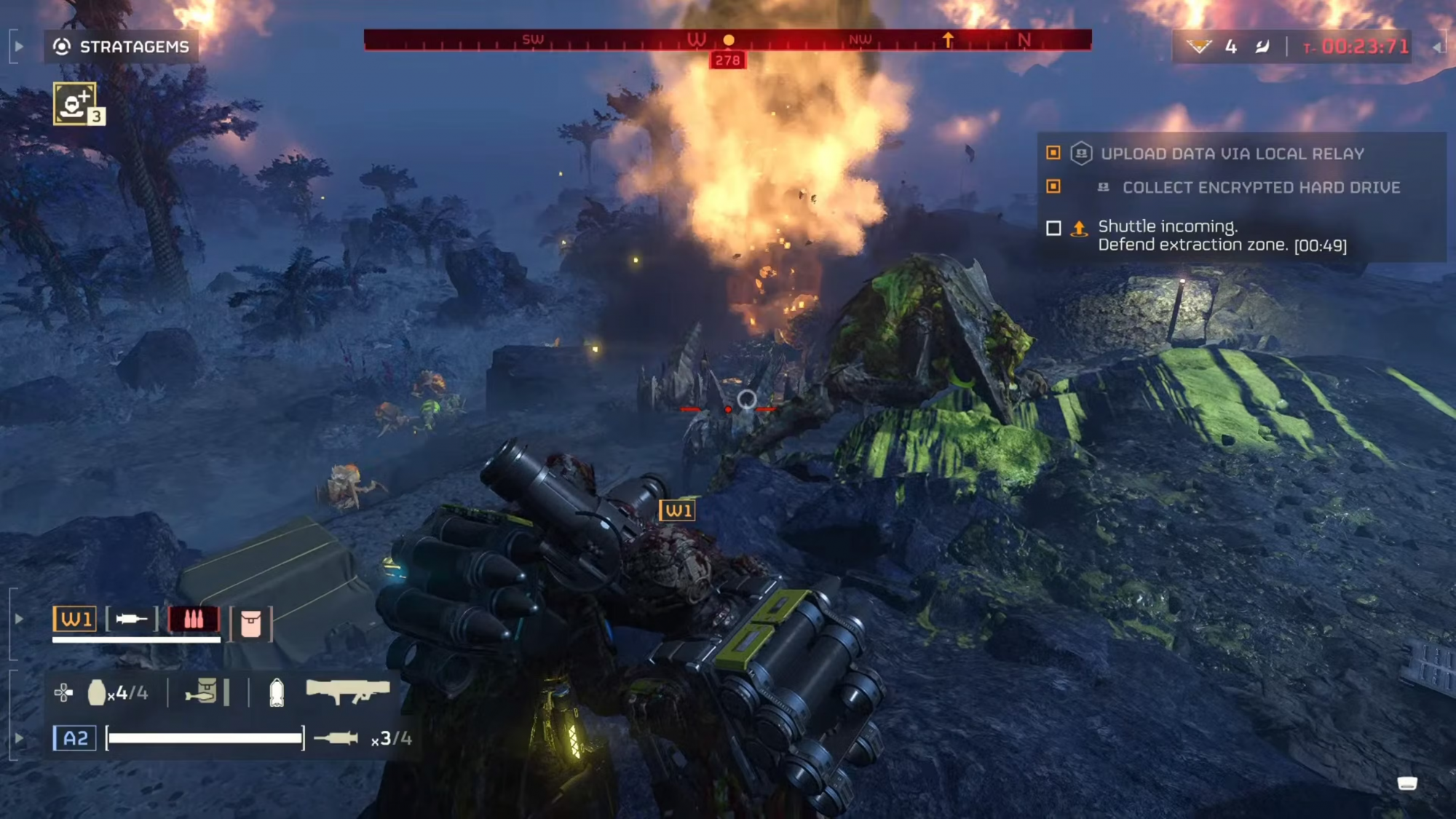The image size is (1456, 819).
Task: Click the small white icon in bottom-right corner
Action: [x=1407, y=783]
